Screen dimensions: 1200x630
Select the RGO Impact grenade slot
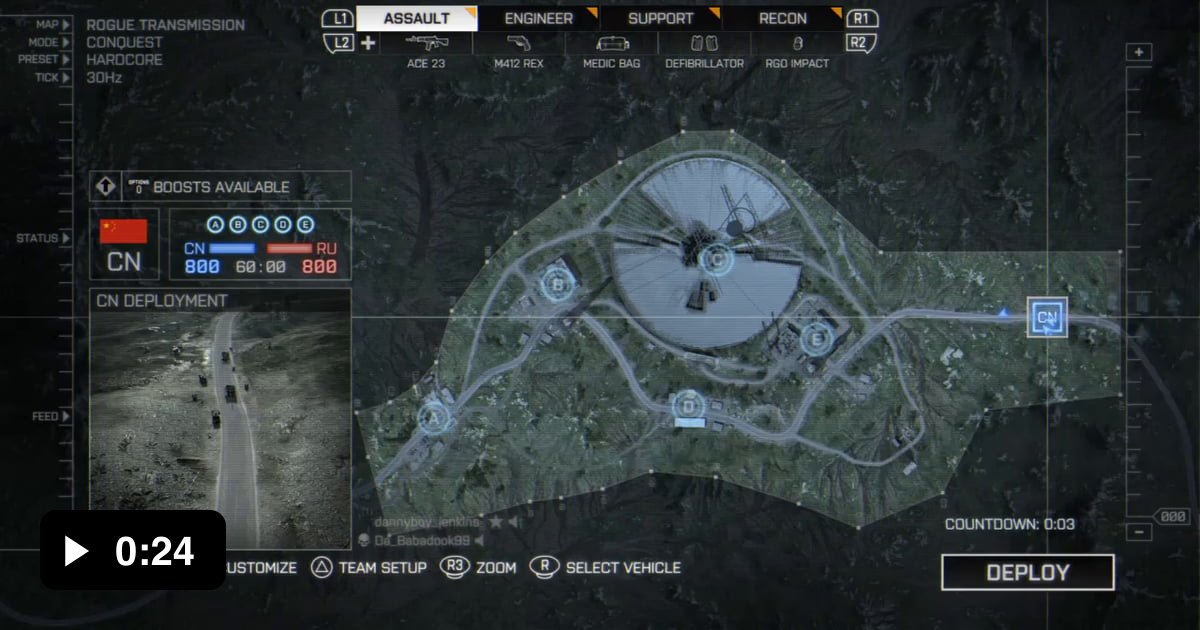point(797,51)
